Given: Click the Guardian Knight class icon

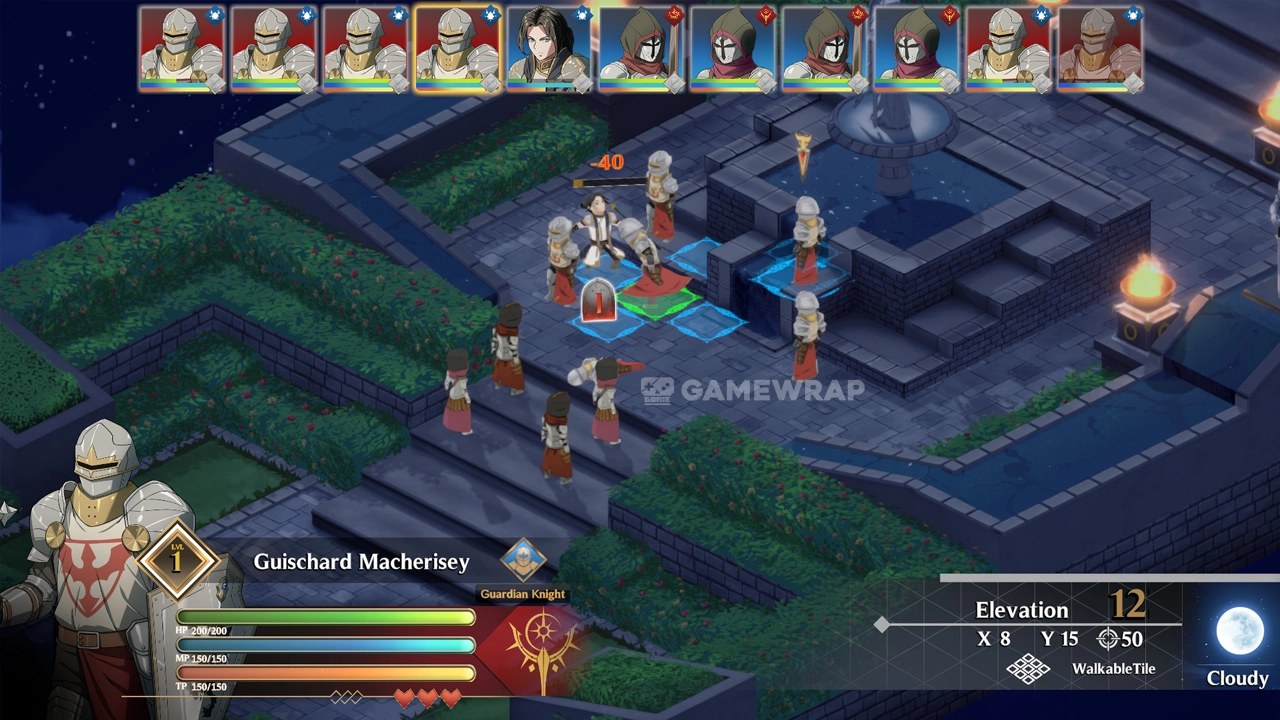Looking at the screenshot, I should (522, 561).
